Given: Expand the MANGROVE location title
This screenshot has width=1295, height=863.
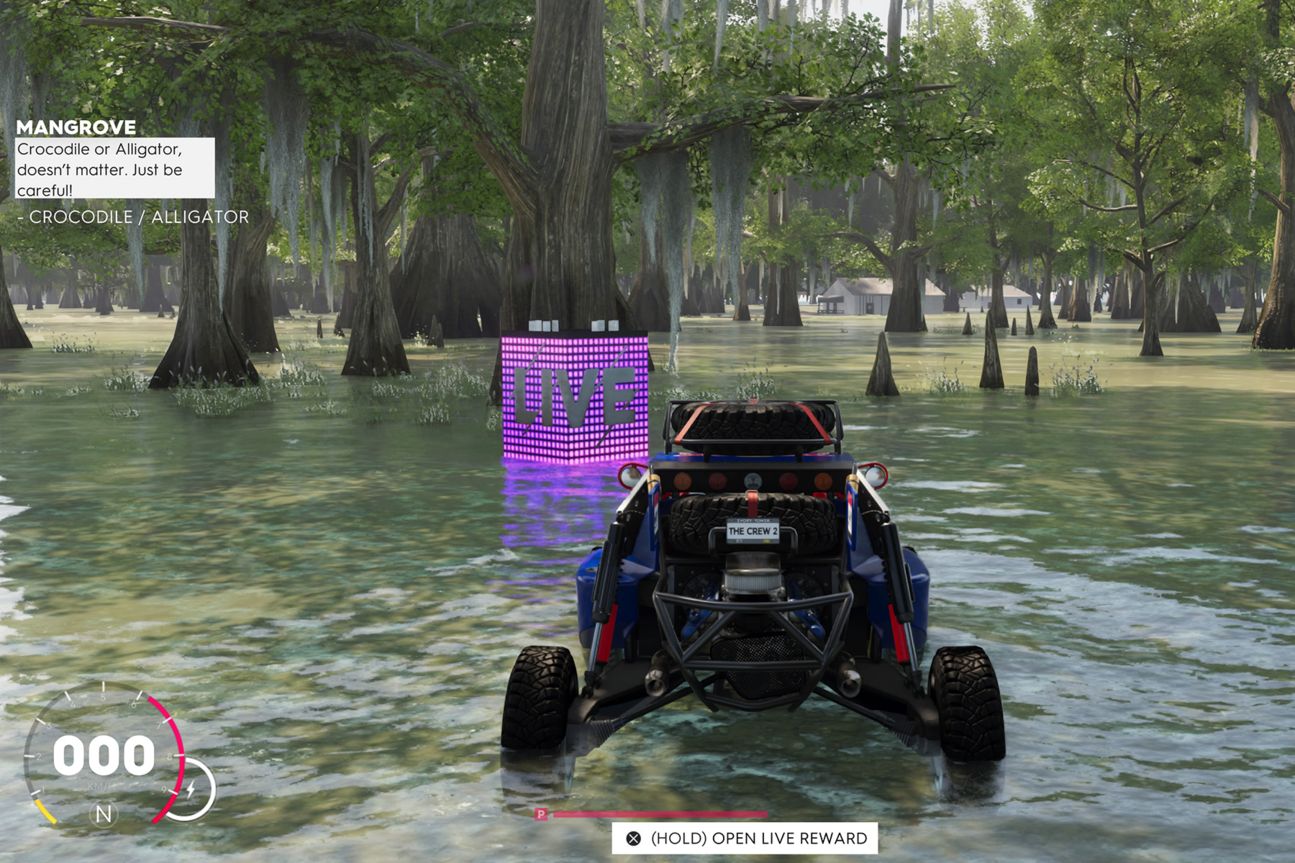Looking at the screenshot, I should (x=76, y=127).
